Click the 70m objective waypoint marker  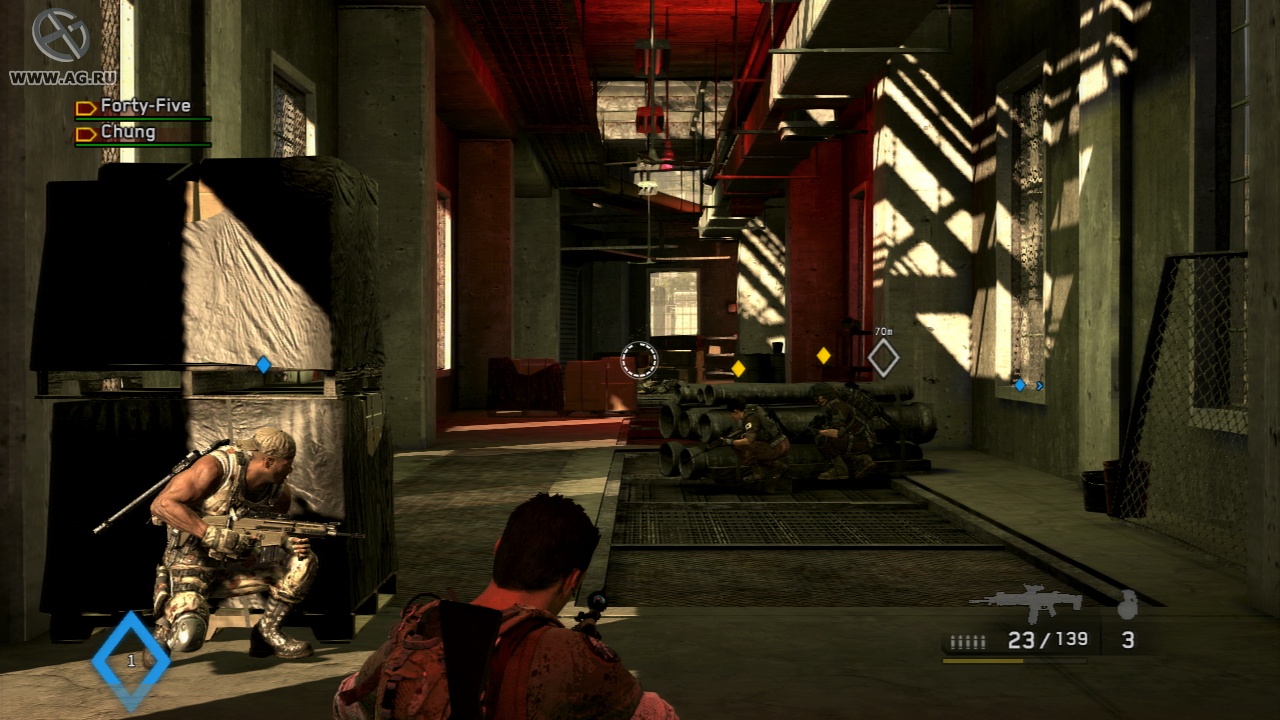pyautogui.click(x=883, y=357)
